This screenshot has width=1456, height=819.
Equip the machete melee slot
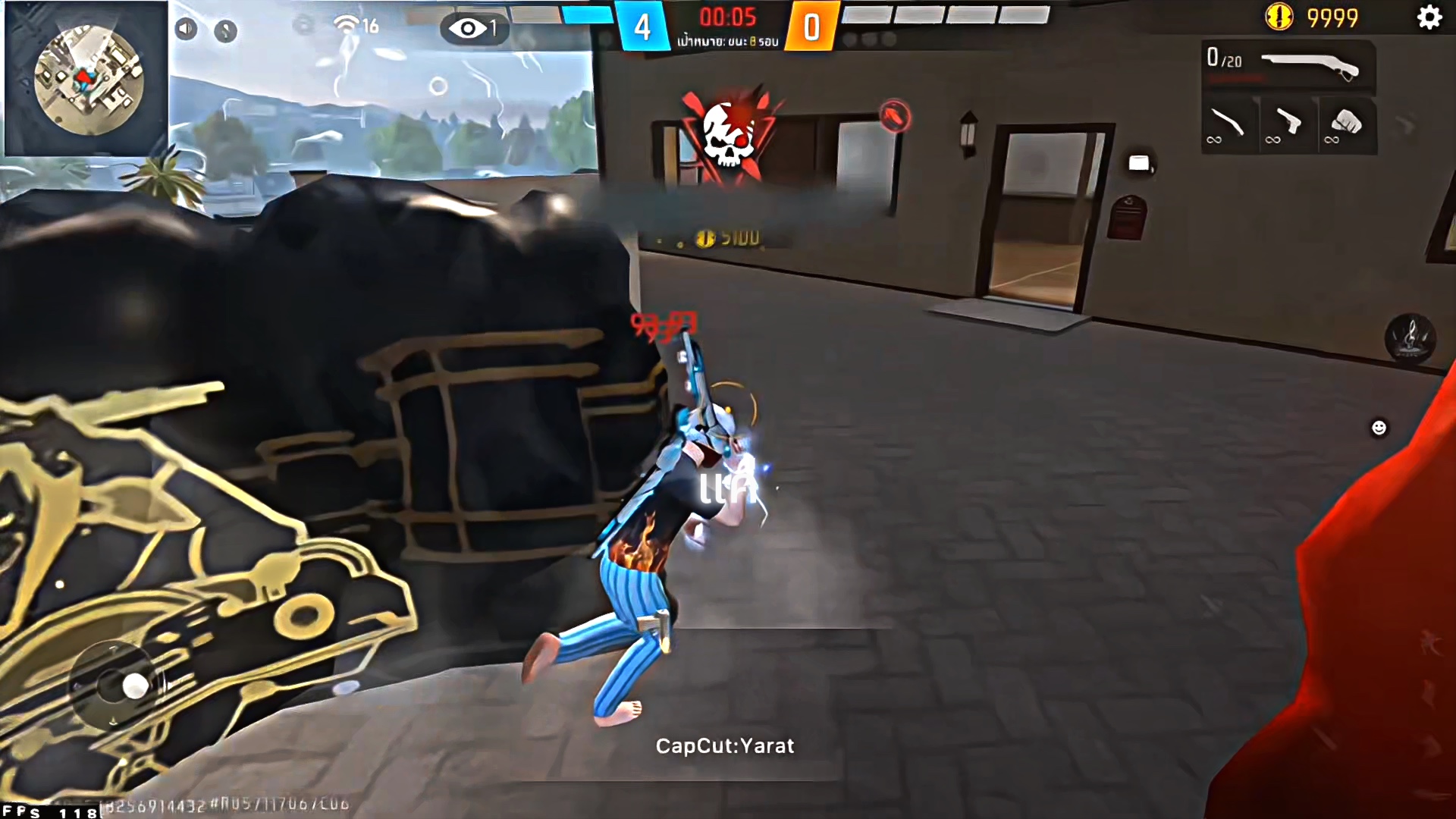click(x=1228, y=124)
